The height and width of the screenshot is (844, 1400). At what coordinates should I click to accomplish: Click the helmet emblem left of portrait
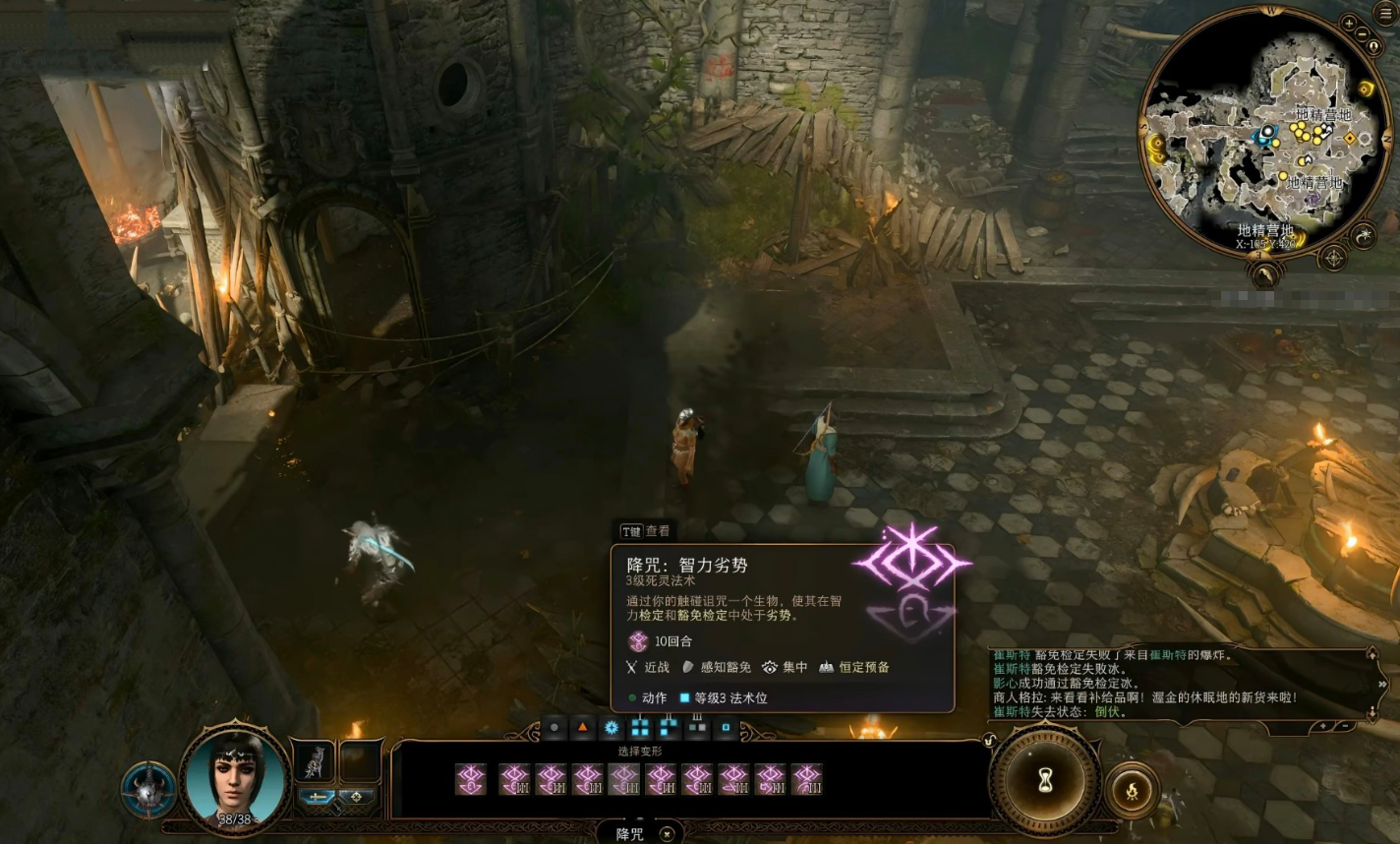pyautogui.click(x=149, y=789)
